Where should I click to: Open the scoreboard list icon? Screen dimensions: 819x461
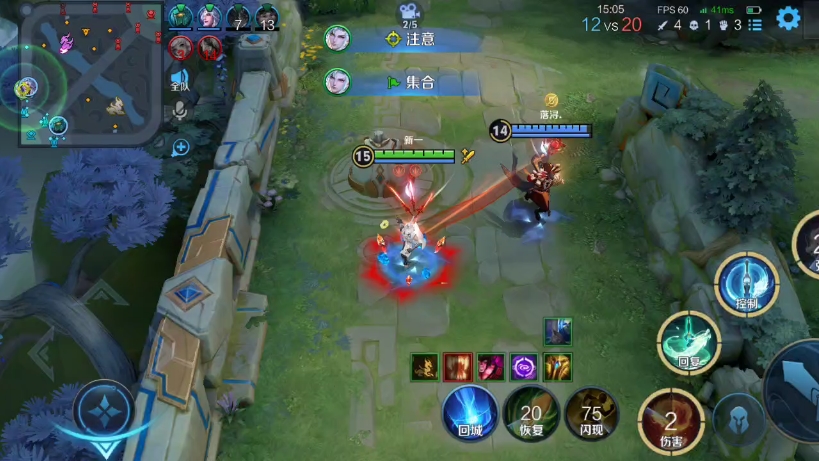pyautogui.click(x=755, y=25)
